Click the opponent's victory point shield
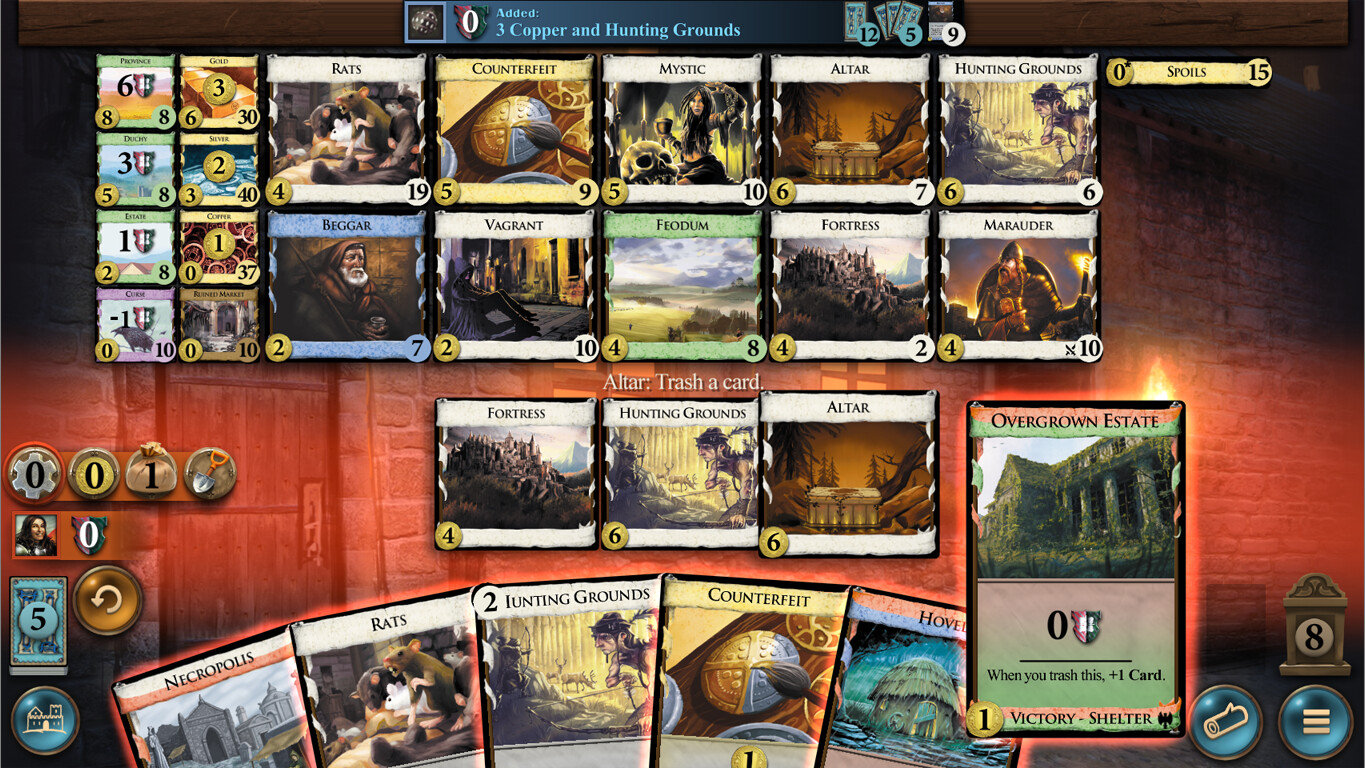Screen dimensions: 1365x768 (88, 536)
